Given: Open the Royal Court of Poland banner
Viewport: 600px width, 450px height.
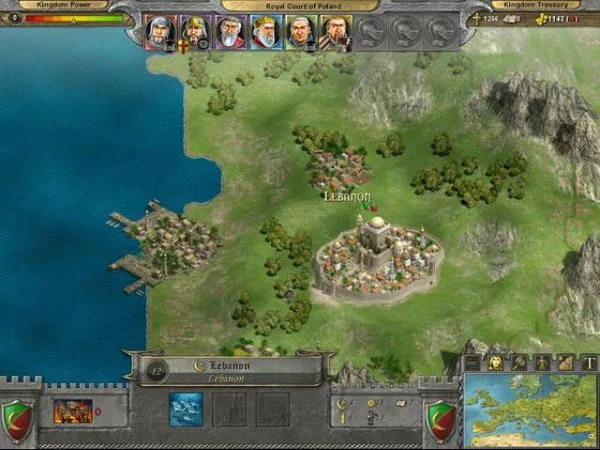Looking at the screenshot, I should click(300, 5).
